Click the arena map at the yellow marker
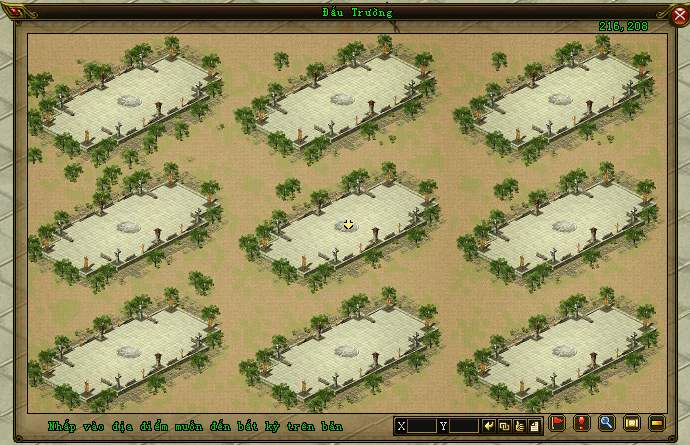The width and height of the screenshot is (690, 445). click(x=348, y=225)
